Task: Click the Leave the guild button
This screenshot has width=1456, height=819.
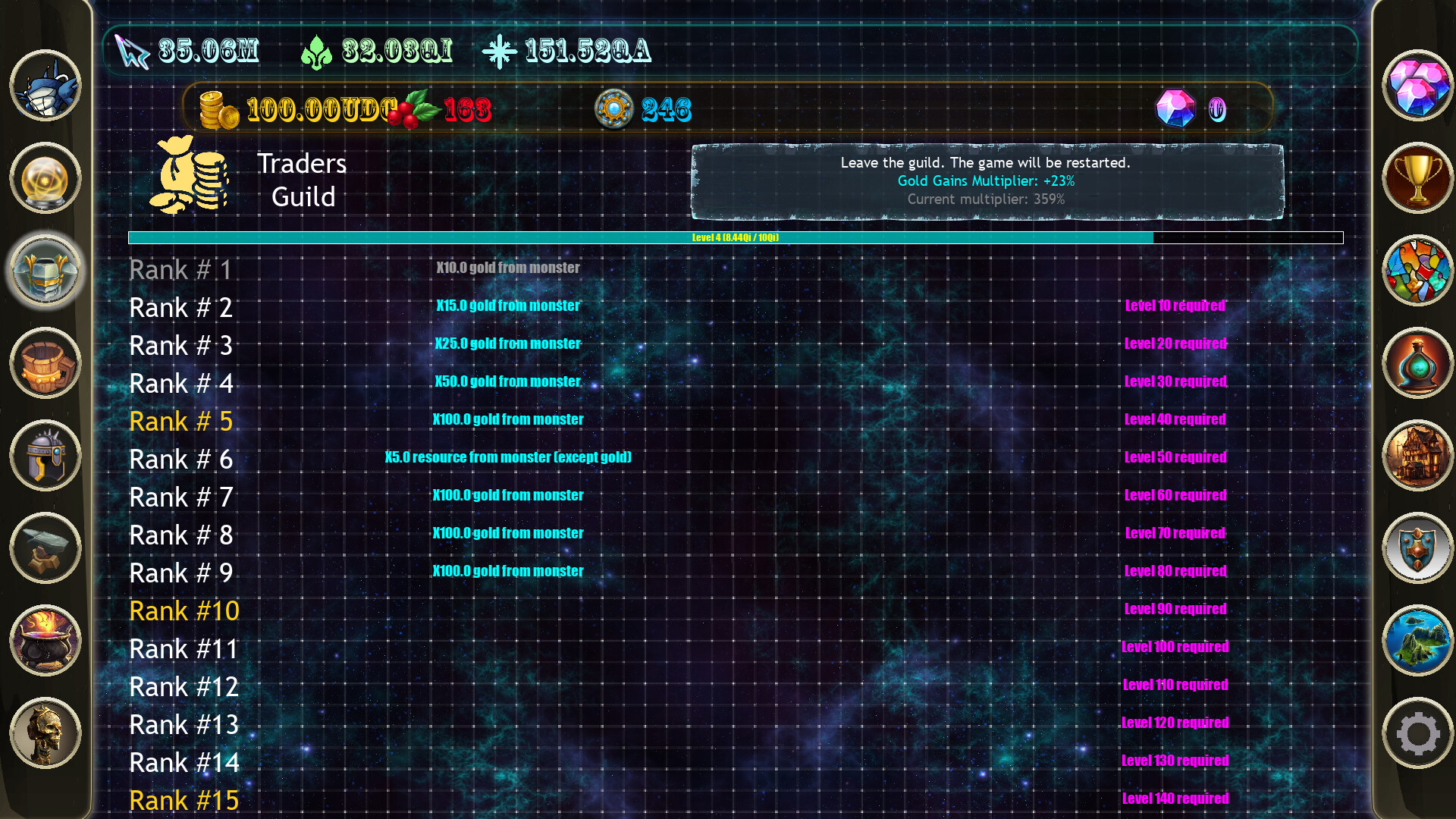Action: [x=984, y=180]
